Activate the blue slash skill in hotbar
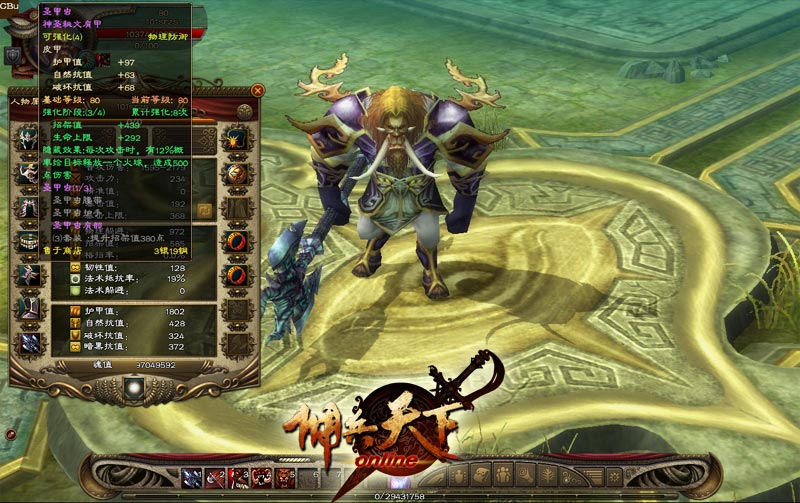Viewport: 800px width, 503px height. [191, 476]
